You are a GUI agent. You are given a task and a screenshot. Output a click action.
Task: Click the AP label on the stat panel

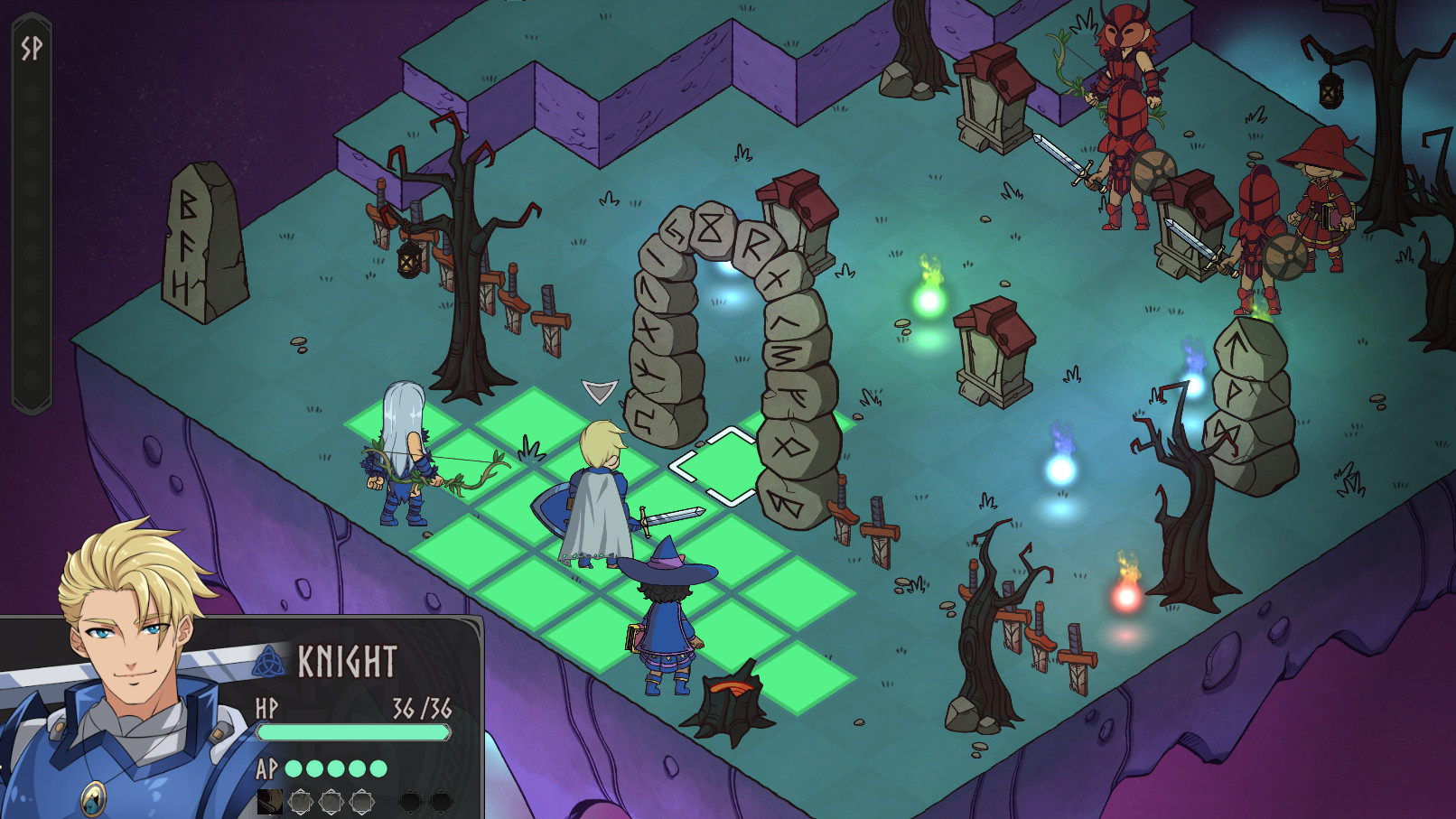[x=267, y=768]
